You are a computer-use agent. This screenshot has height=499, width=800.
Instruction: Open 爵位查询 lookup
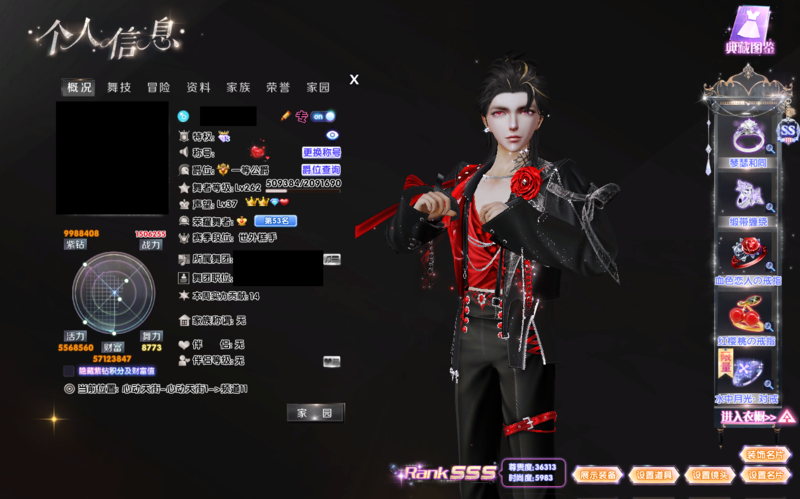tap(321, 170)
